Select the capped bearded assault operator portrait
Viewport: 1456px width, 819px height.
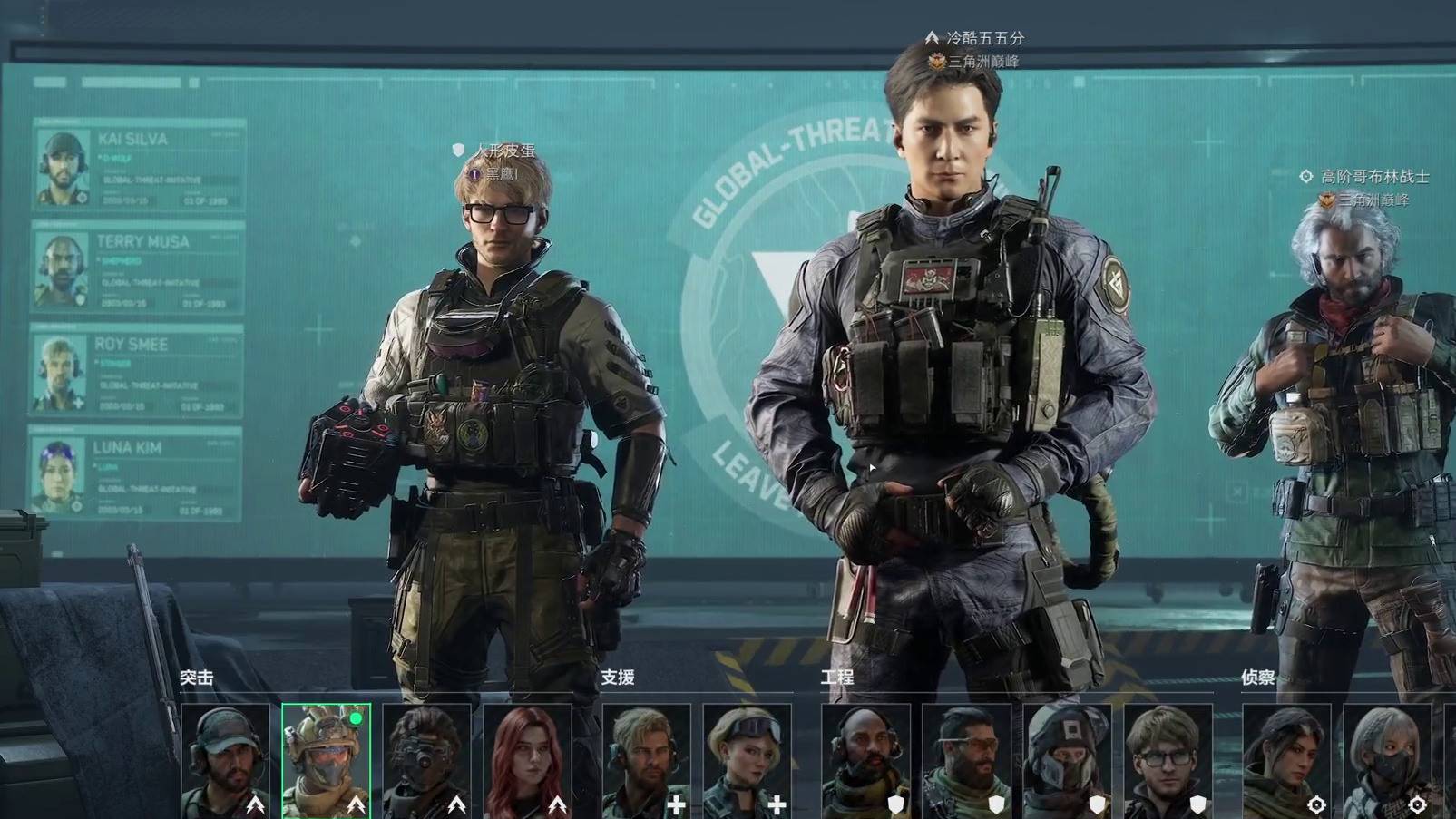[226, 760]
